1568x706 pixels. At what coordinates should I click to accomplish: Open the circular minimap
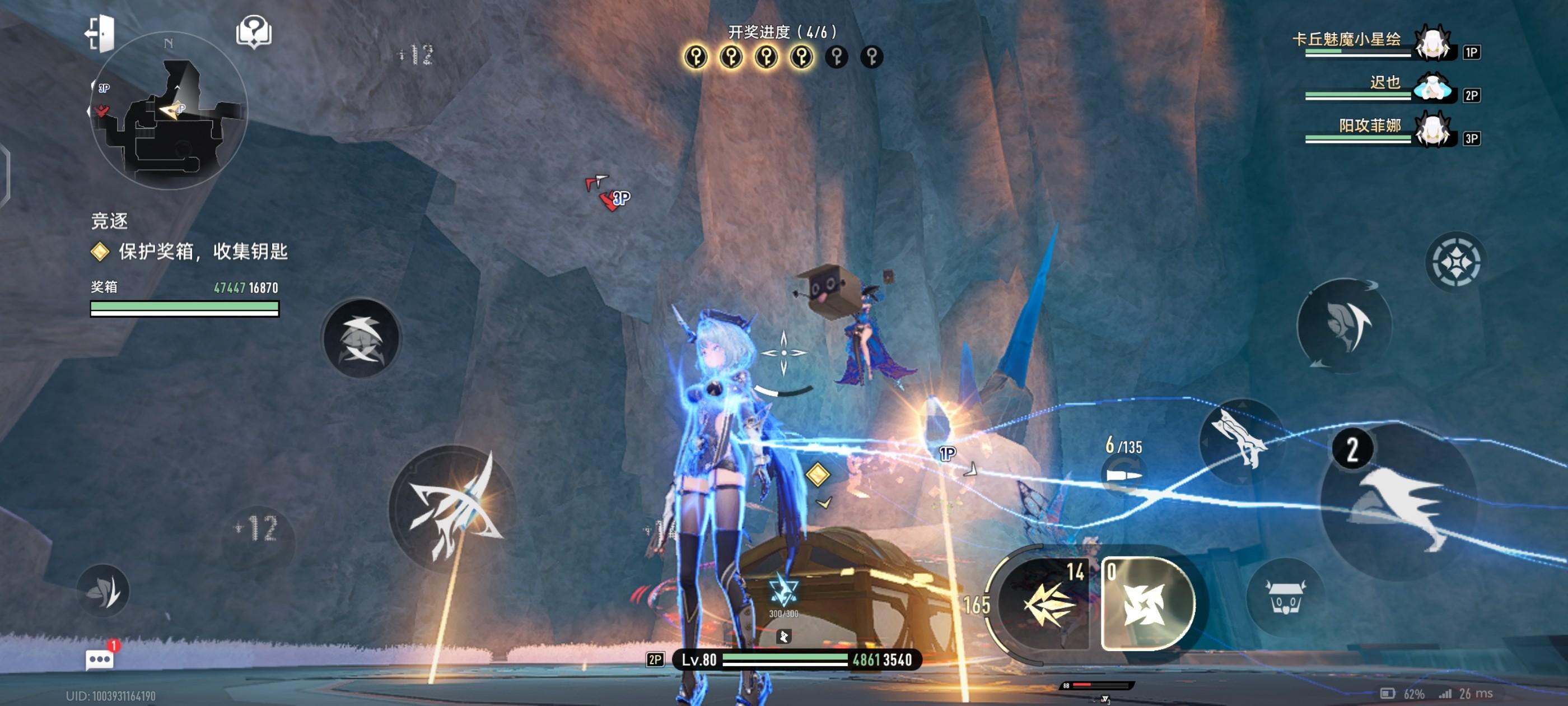[x=169, y=111]
